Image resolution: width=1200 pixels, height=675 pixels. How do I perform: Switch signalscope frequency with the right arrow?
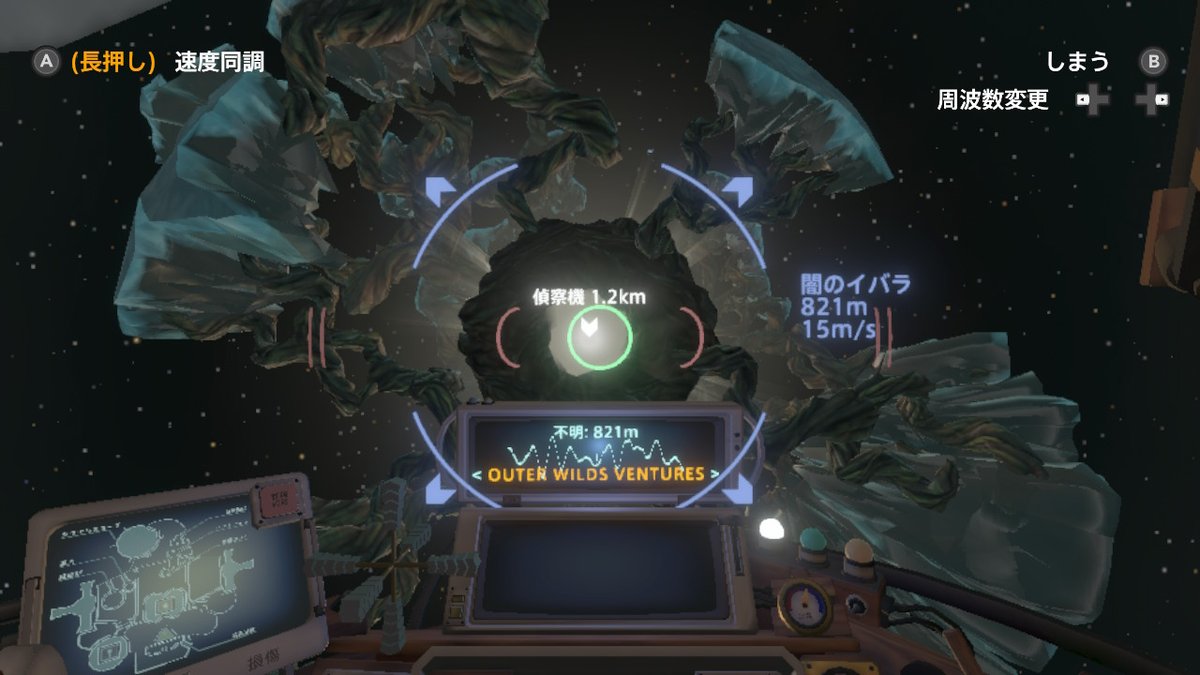pyautogui.click(x=714, y=474)
